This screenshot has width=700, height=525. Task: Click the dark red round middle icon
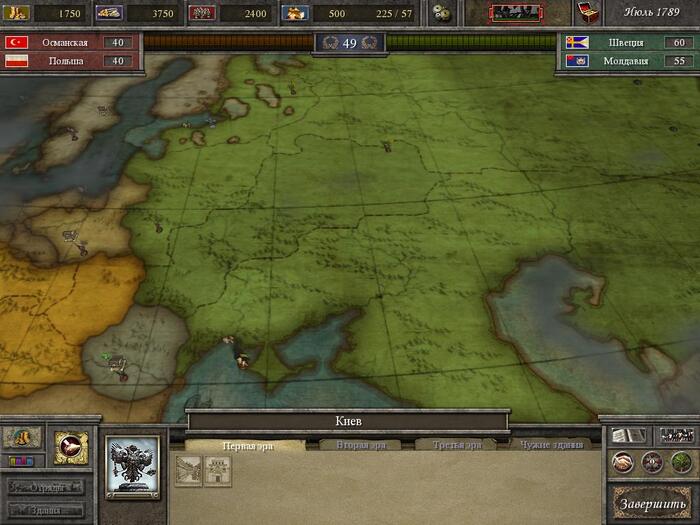(652, 462)
